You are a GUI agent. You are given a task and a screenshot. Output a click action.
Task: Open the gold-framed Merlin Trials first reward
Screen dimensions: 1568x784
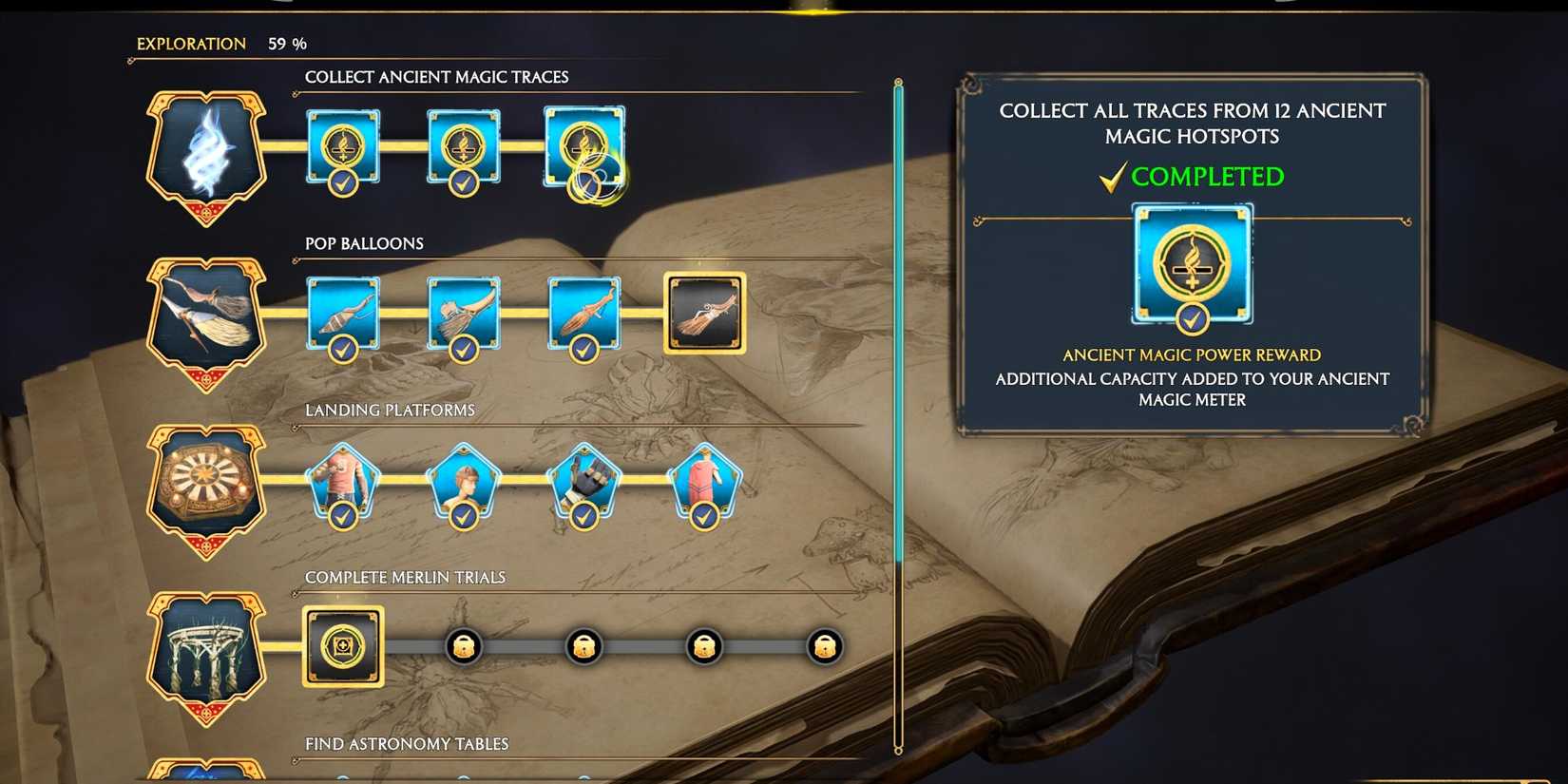pos(342,646)
